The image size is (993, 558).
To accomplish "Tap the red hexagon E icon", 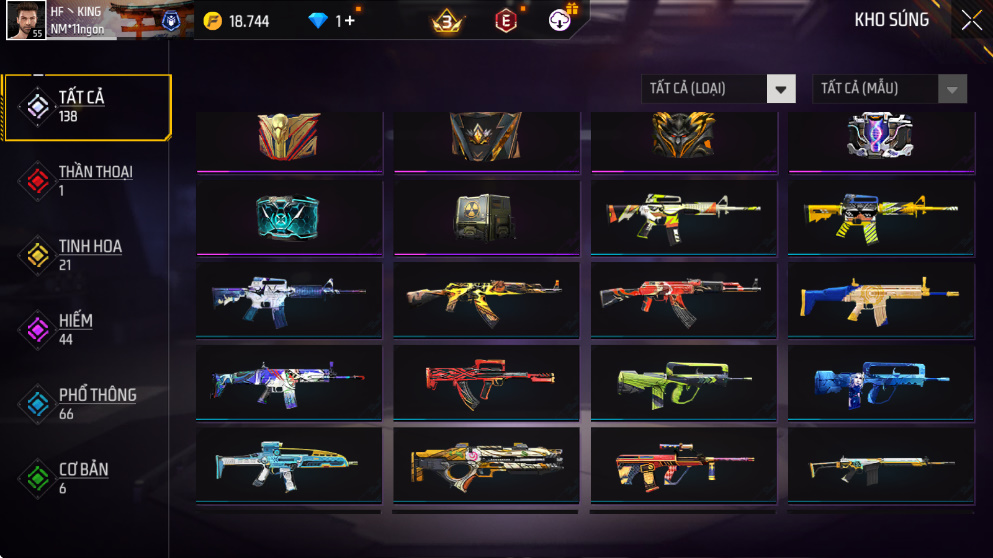I will (x=507, y=21).
